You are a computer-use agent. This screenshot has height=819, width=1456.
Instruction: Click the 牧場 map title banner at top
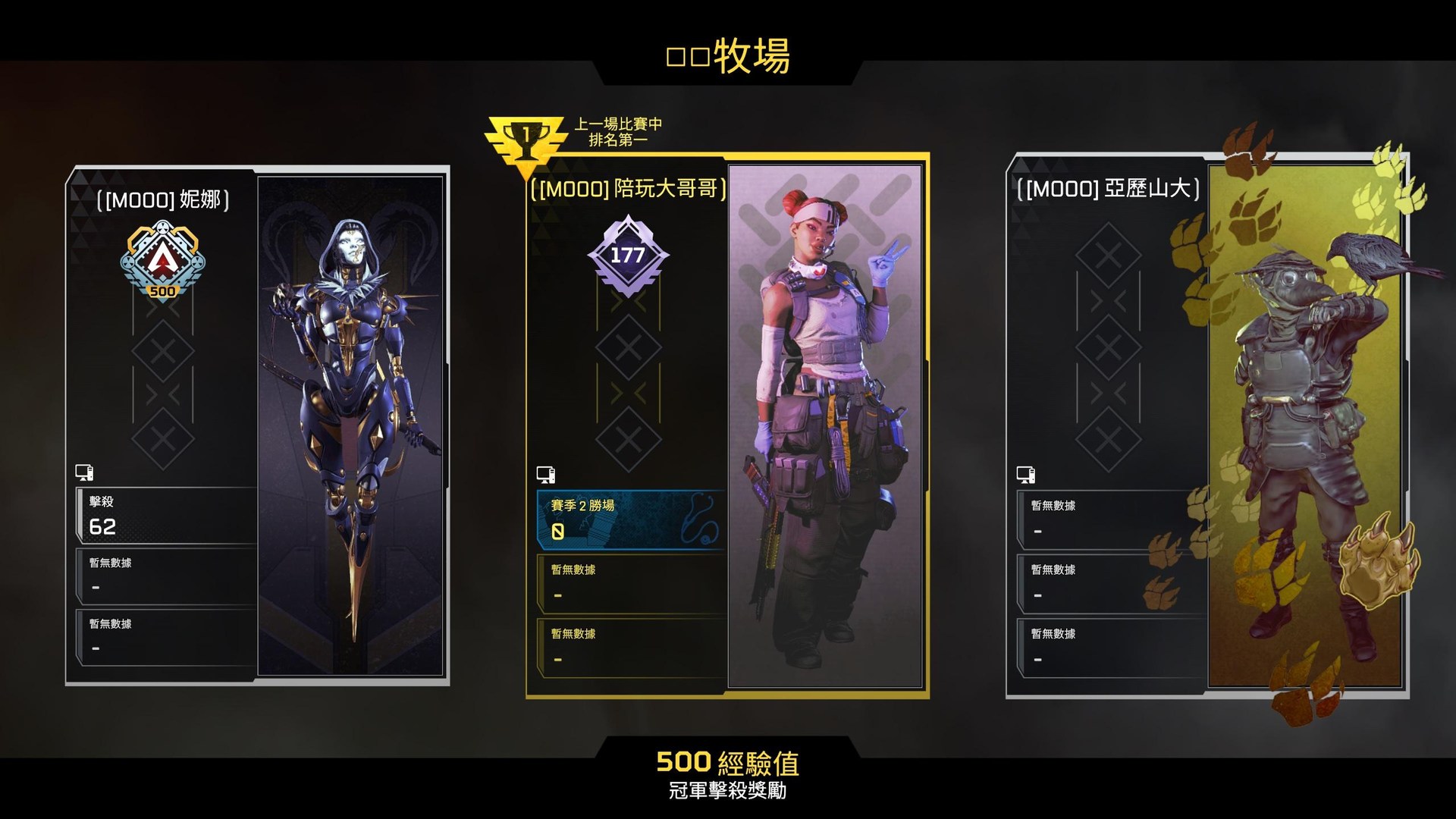click(728, 55)
